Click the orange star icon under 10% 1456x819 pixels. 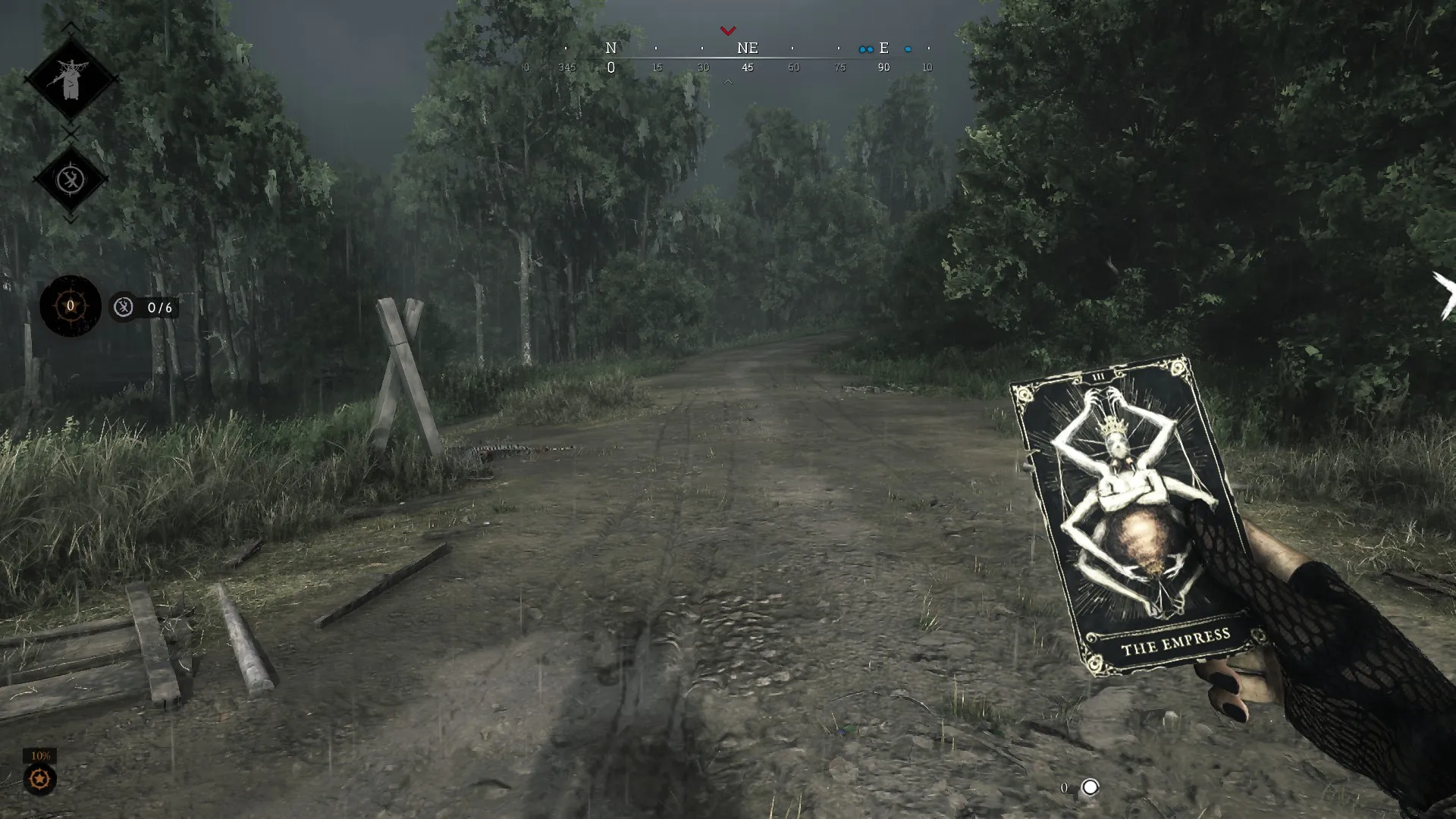coord(39,779)
